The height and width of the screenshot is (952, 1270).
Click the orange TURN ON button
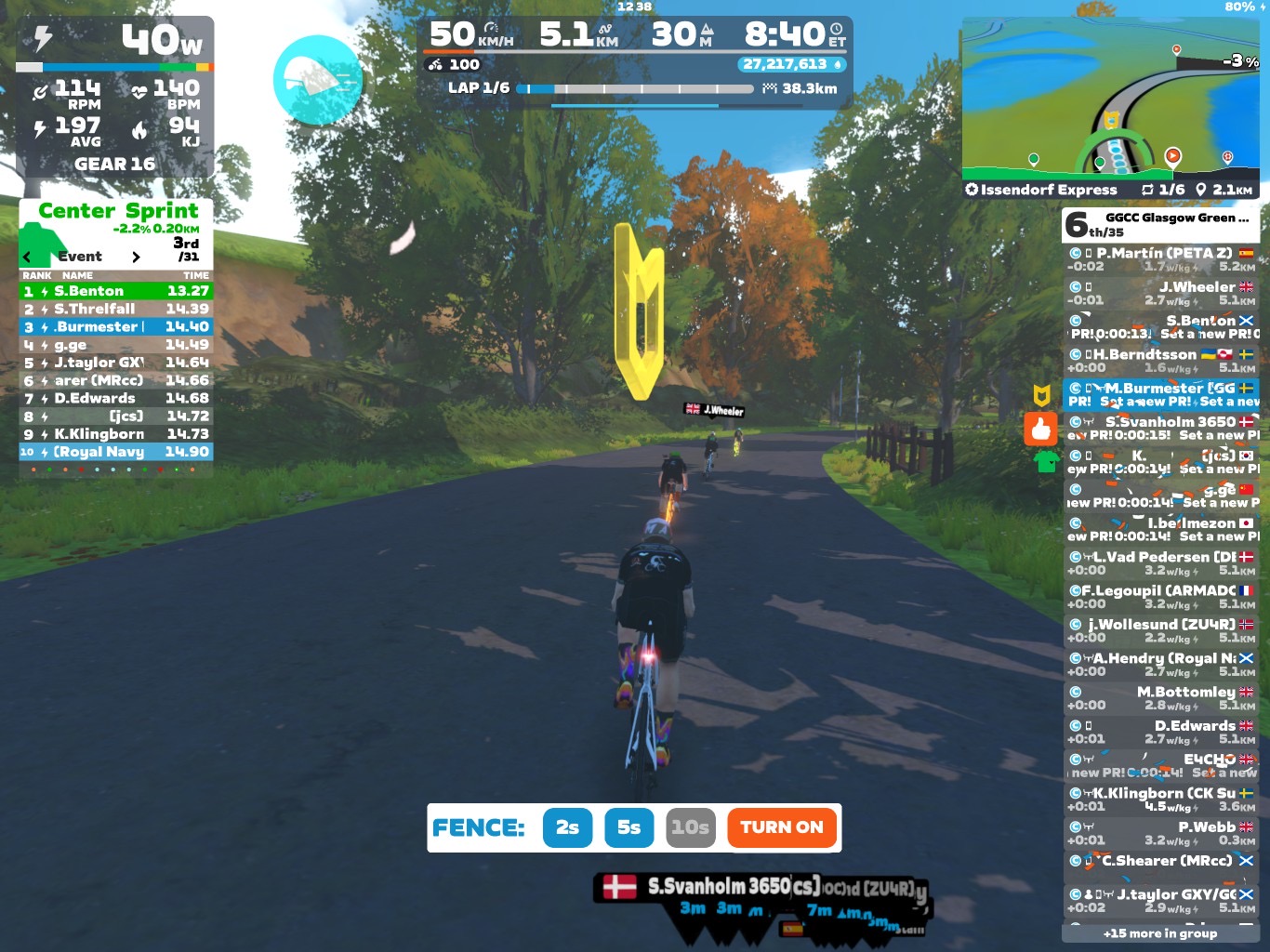tap(781, 827)
